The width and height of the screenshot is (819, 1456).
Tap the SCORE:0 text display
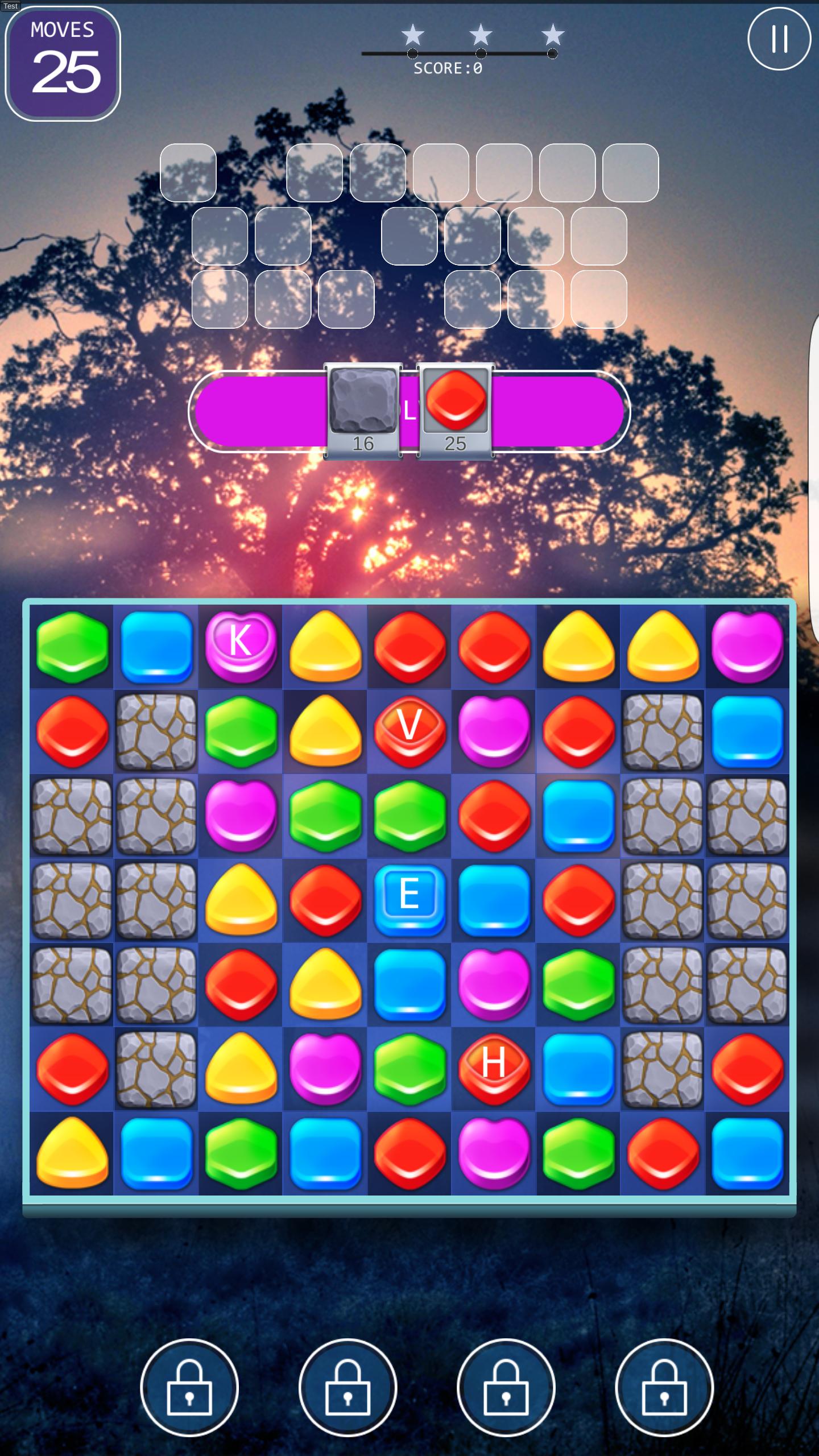point(447,68)
